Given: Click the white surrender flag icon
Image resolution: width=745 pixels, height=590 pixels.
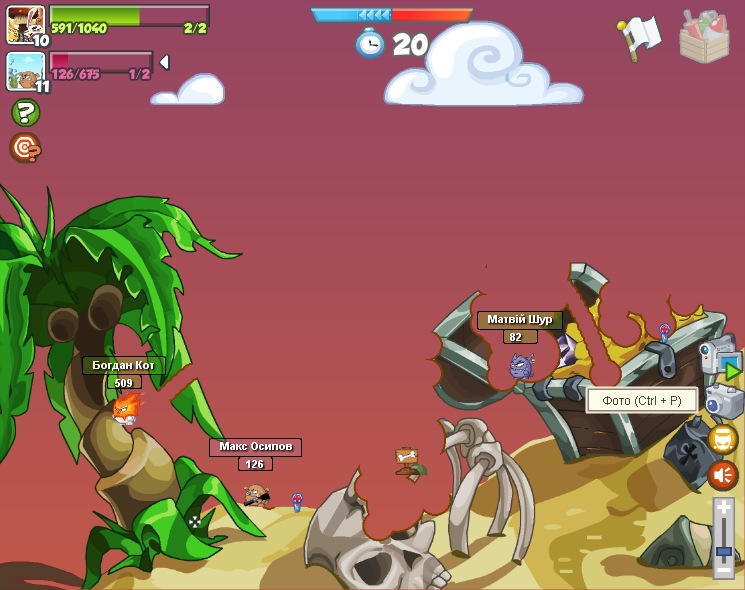Looking at the screenshot, I should point(639,36).
